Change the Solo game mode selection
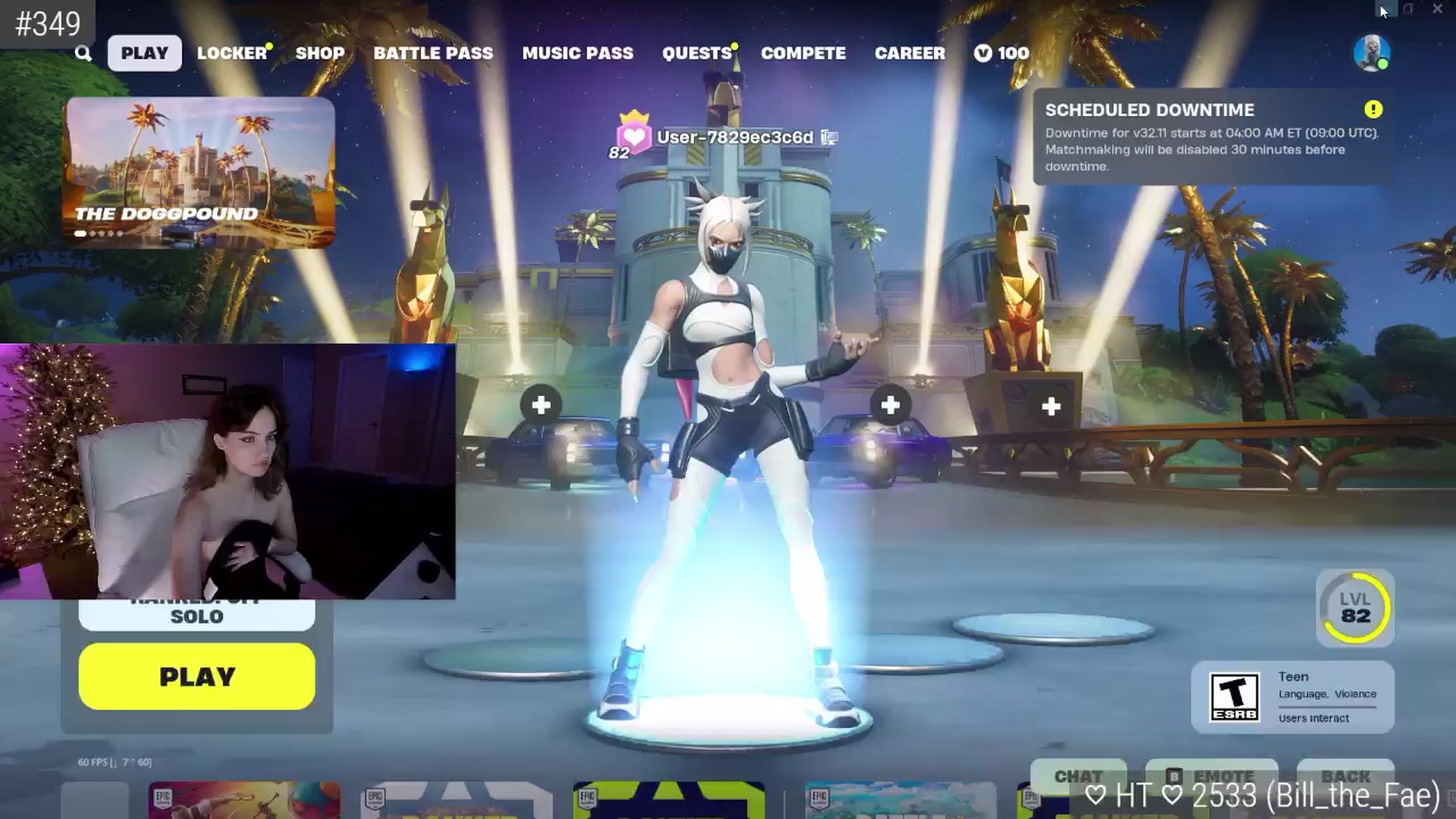The image size is (1456, 819). click(196, 616)
